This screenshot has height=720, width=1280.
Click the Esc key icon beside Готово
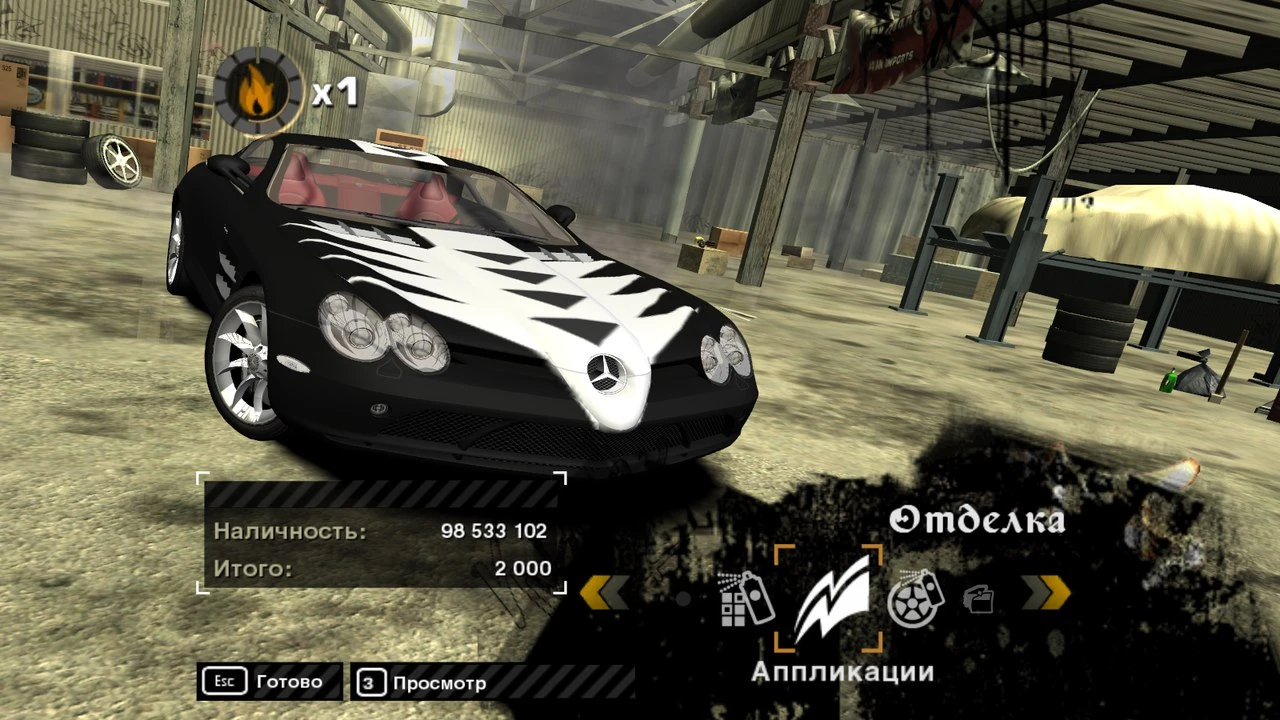click(225, 681)
